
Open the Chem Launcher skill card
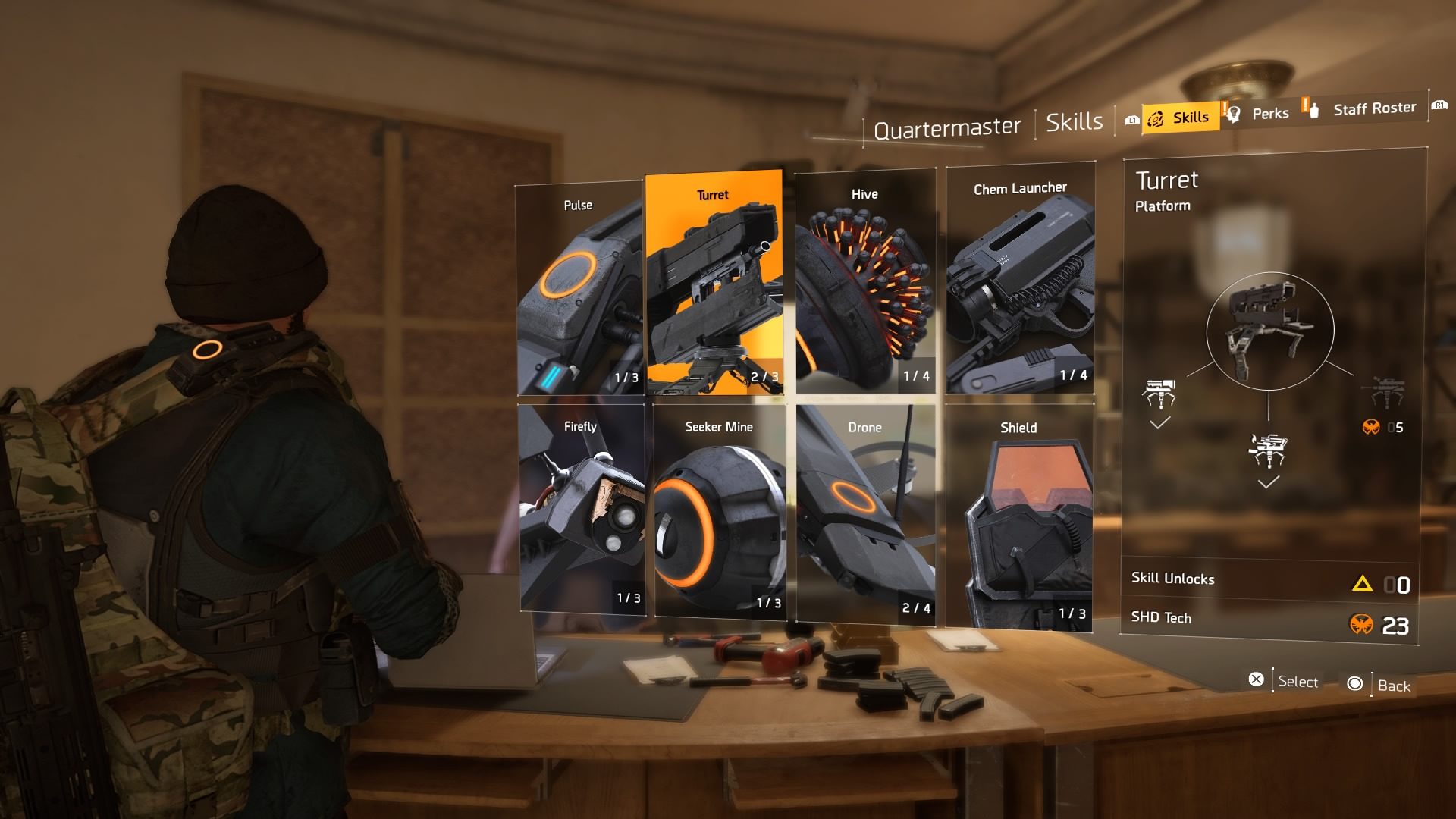coord(1020,281)
